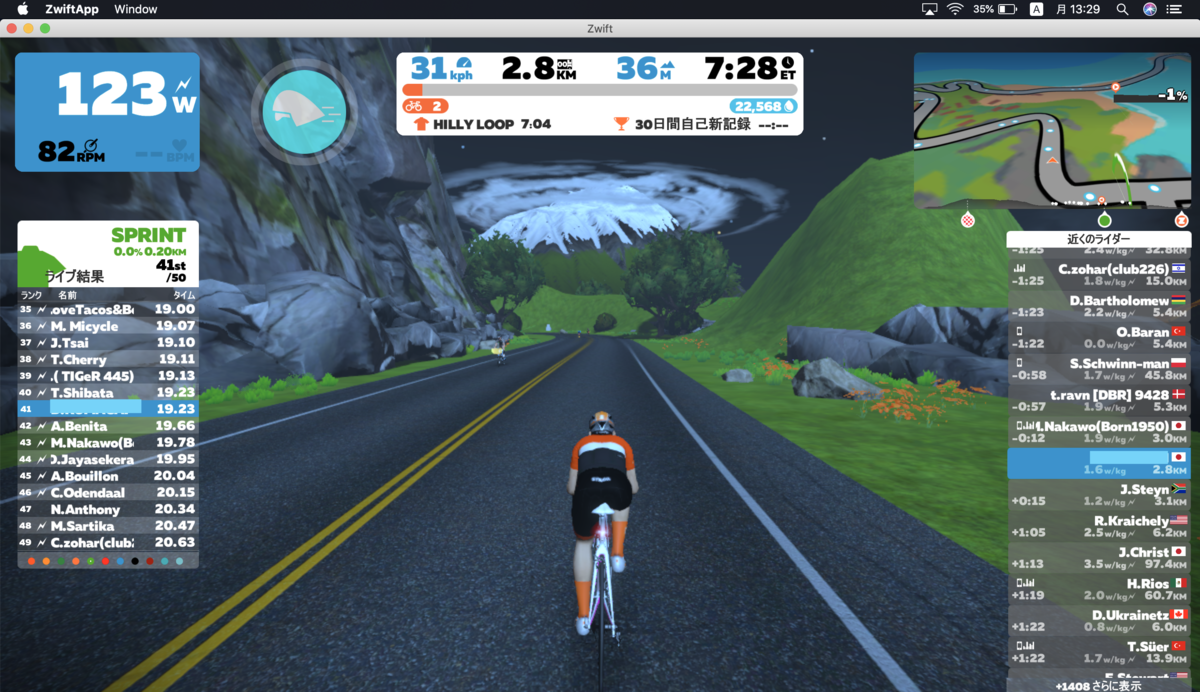Choose J.Steyn in the rider list
Screen dimensions: 1200x692
click(x=1098, y=495)
